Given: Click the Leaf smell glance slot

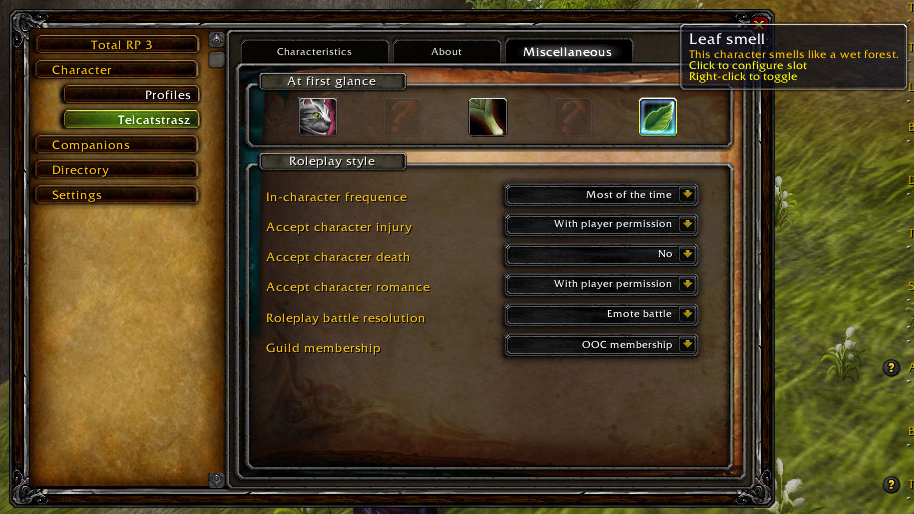Looking at the screenshot, I should point(658,117).
